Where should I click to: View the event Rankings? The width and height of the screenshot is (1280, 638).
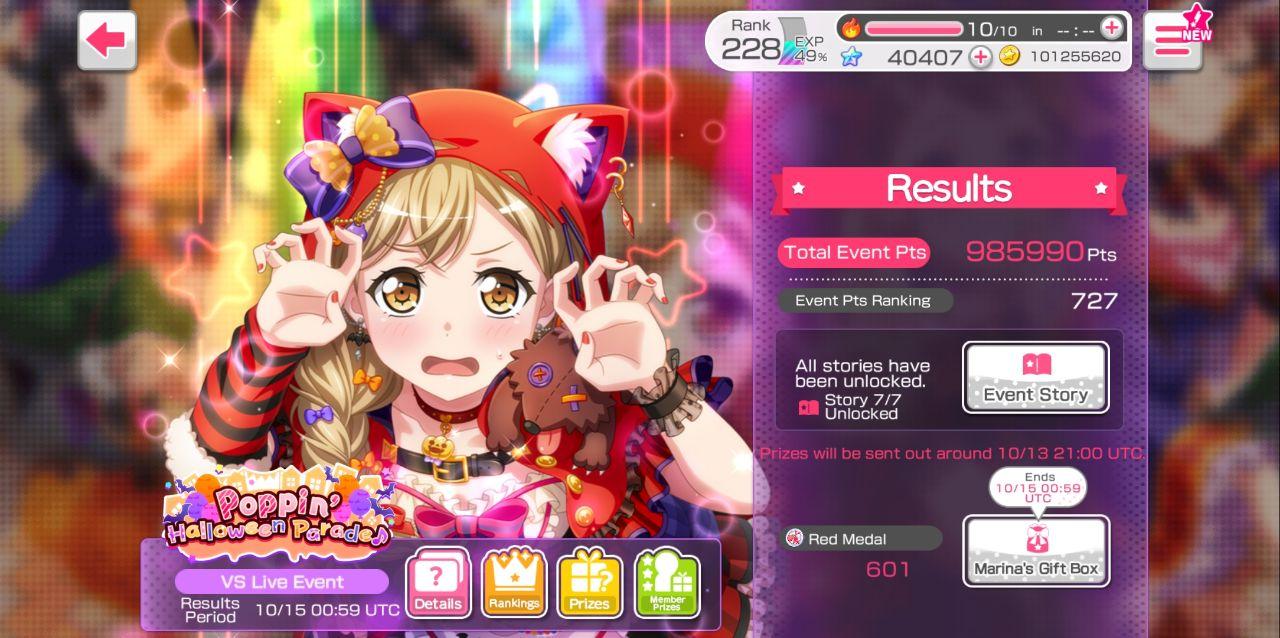pos(514,583)
